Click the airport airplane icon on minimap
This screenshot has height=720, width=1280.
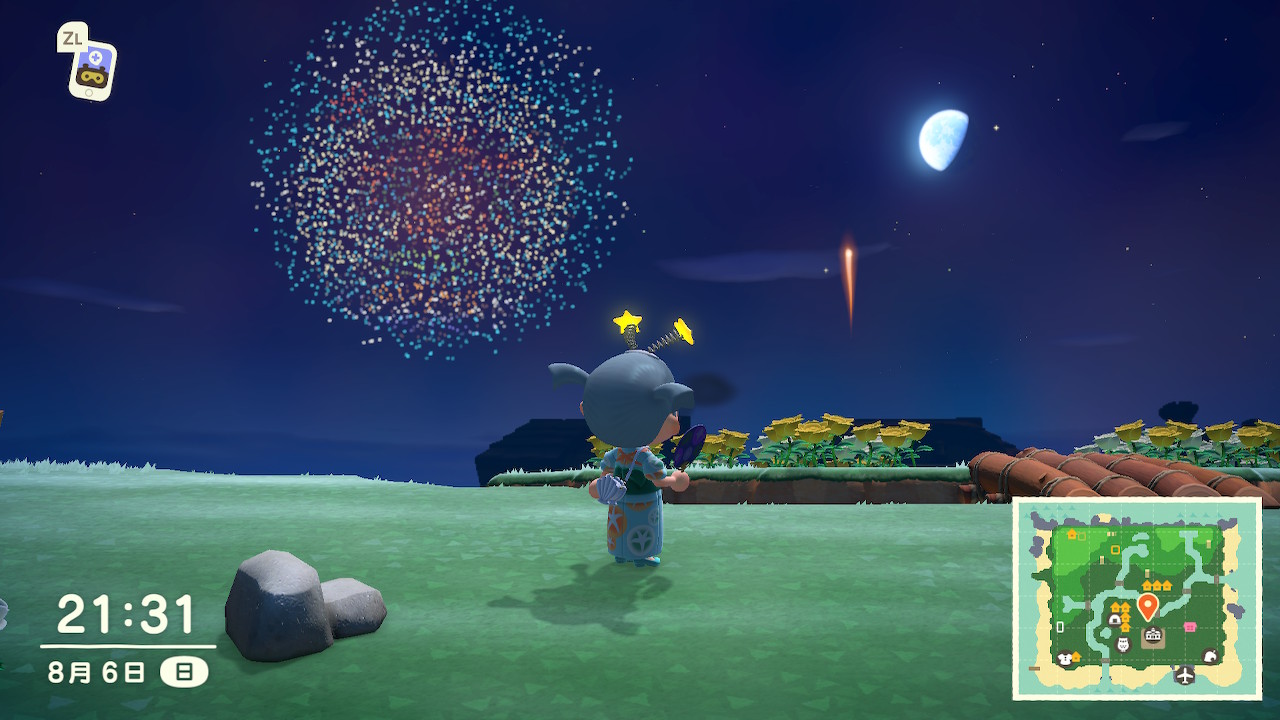pyautogui.click(x=1185, y=675)
